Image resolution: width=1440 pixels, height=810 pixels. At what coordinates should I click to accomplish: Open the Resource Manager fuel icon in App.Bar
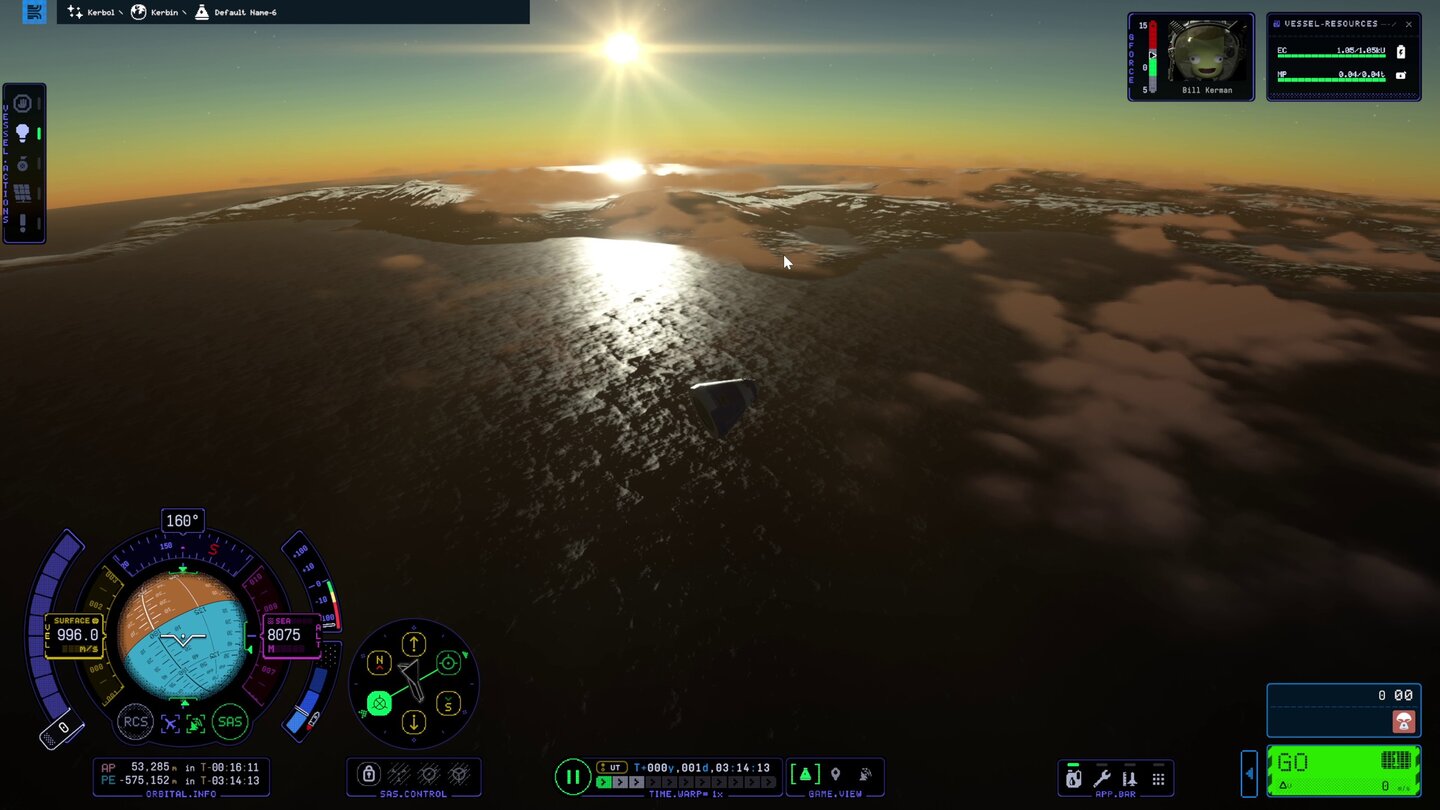point(1072,778)
